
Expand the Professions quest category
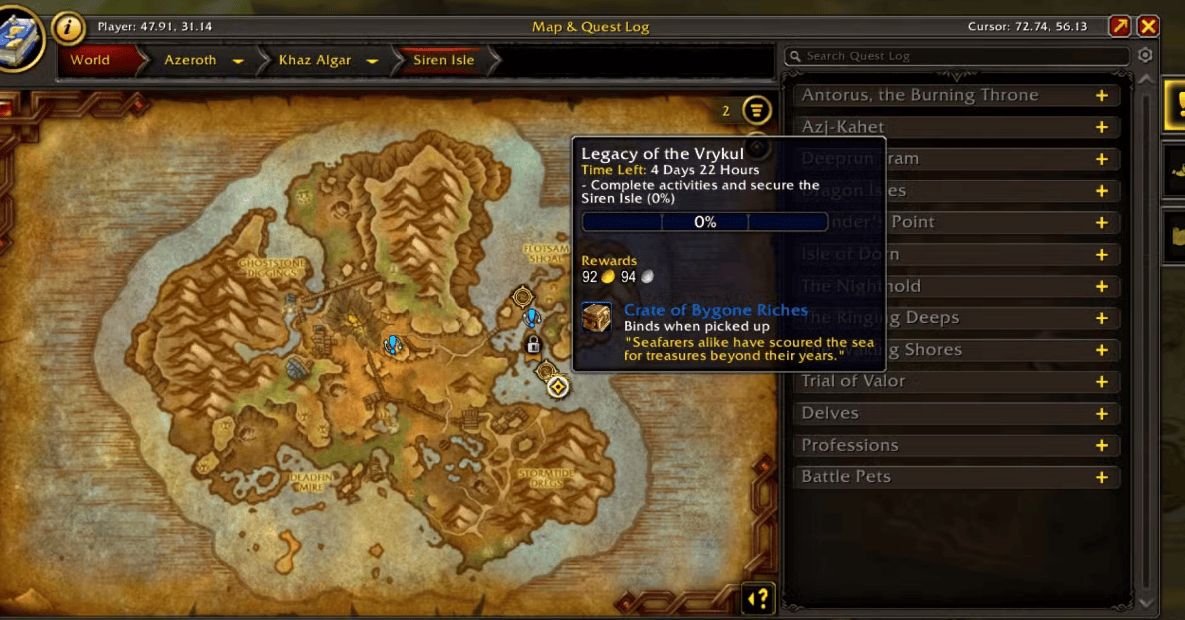1101,446
